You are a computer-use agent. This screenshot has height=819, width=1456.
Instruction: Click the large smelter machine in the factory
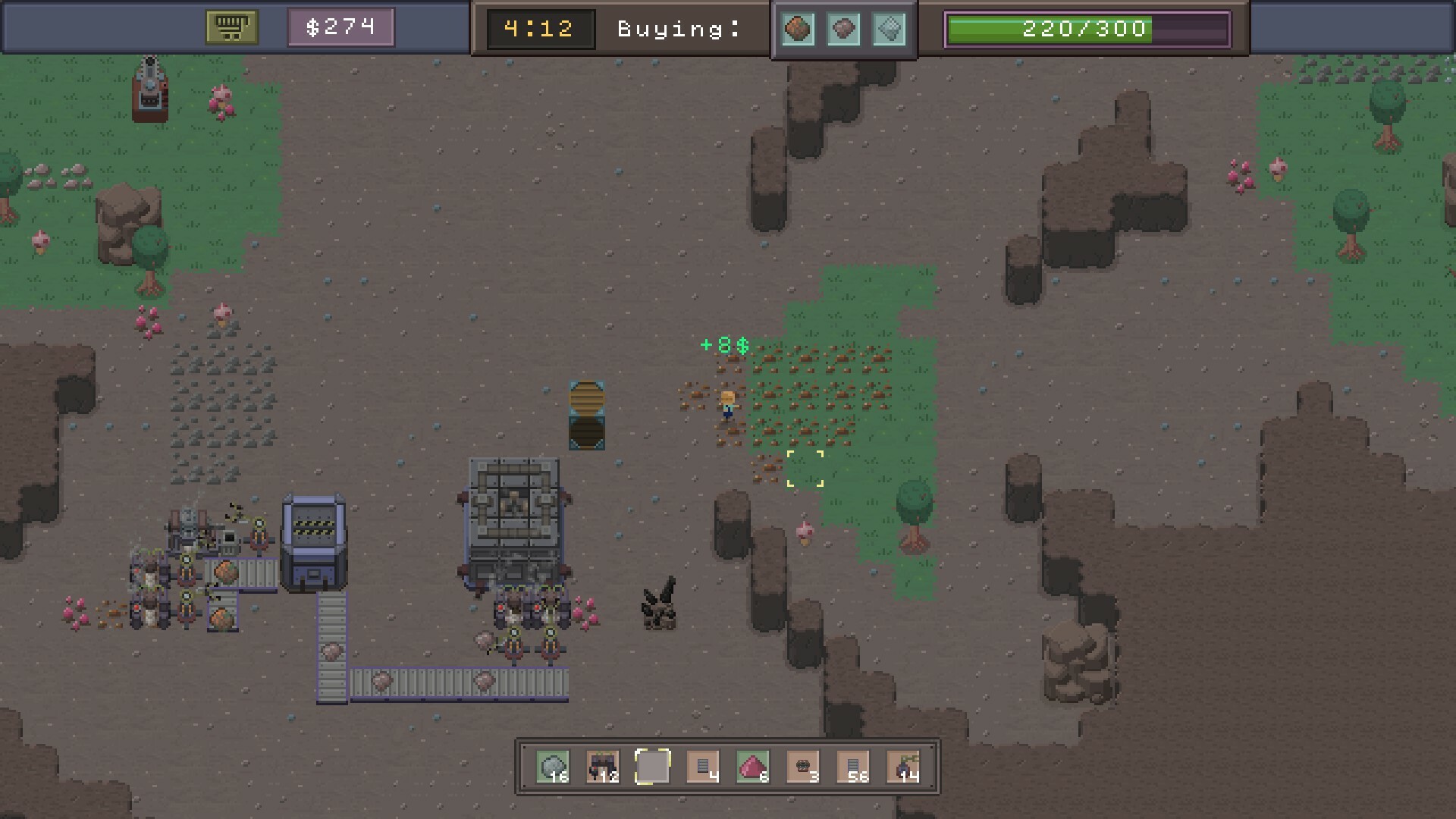pyautogui.click(x=516, y=523)
